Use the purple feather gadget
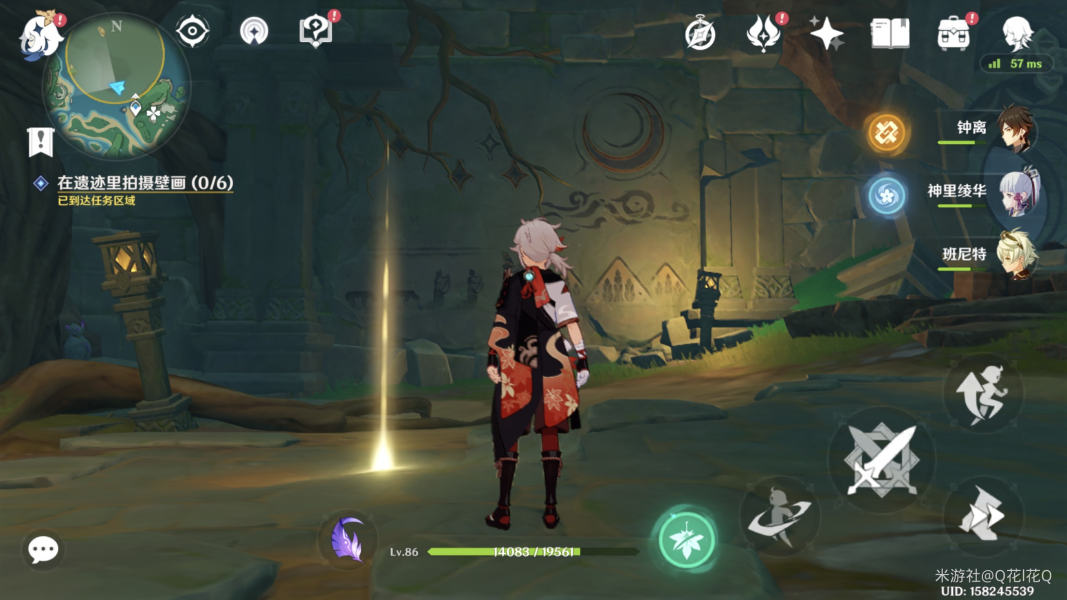The image size is (1067, 600). tap(347, 539)
